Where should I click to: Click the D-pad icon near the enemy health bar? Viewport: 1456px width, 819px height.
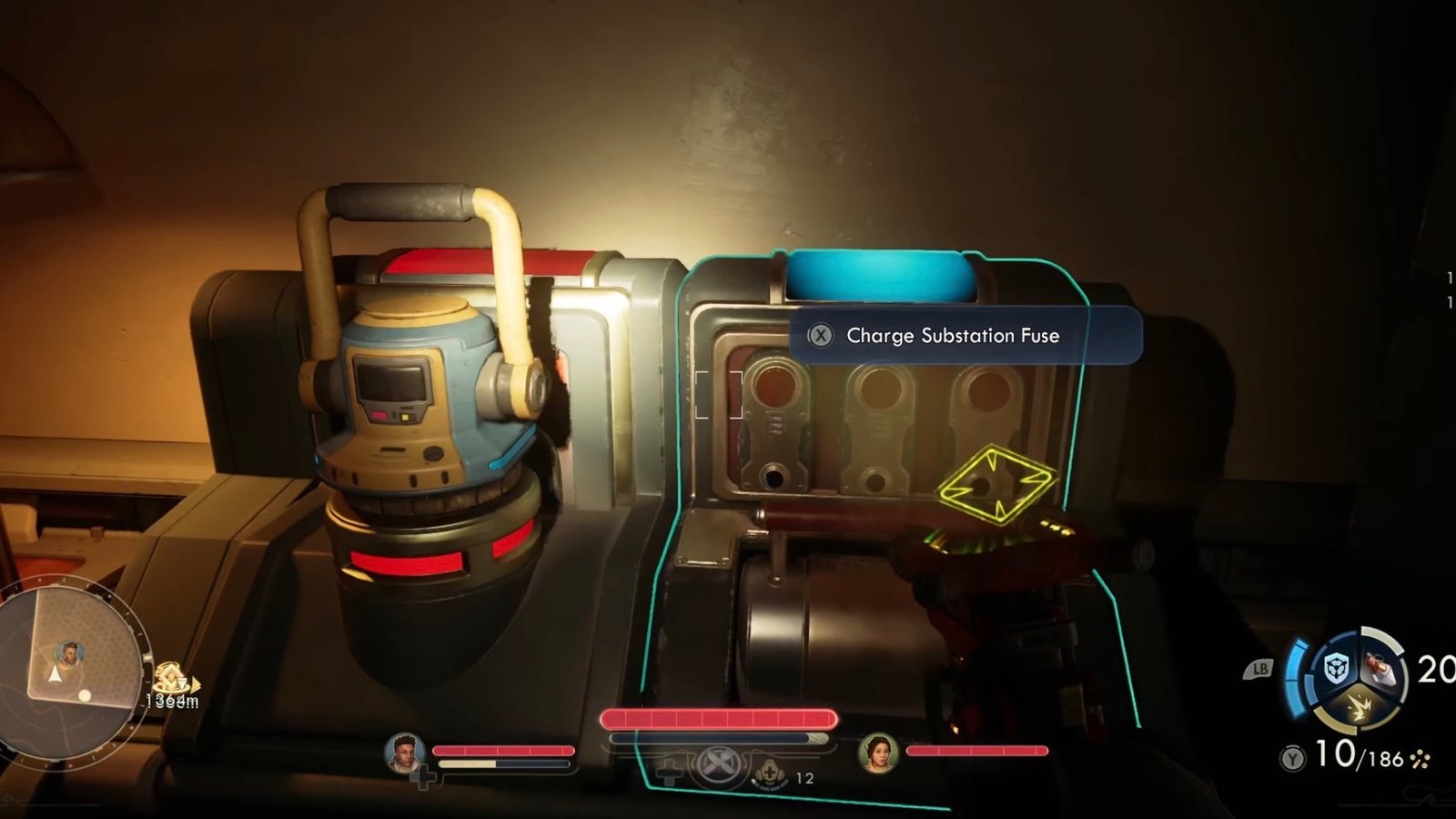click(x=669, y=772)
